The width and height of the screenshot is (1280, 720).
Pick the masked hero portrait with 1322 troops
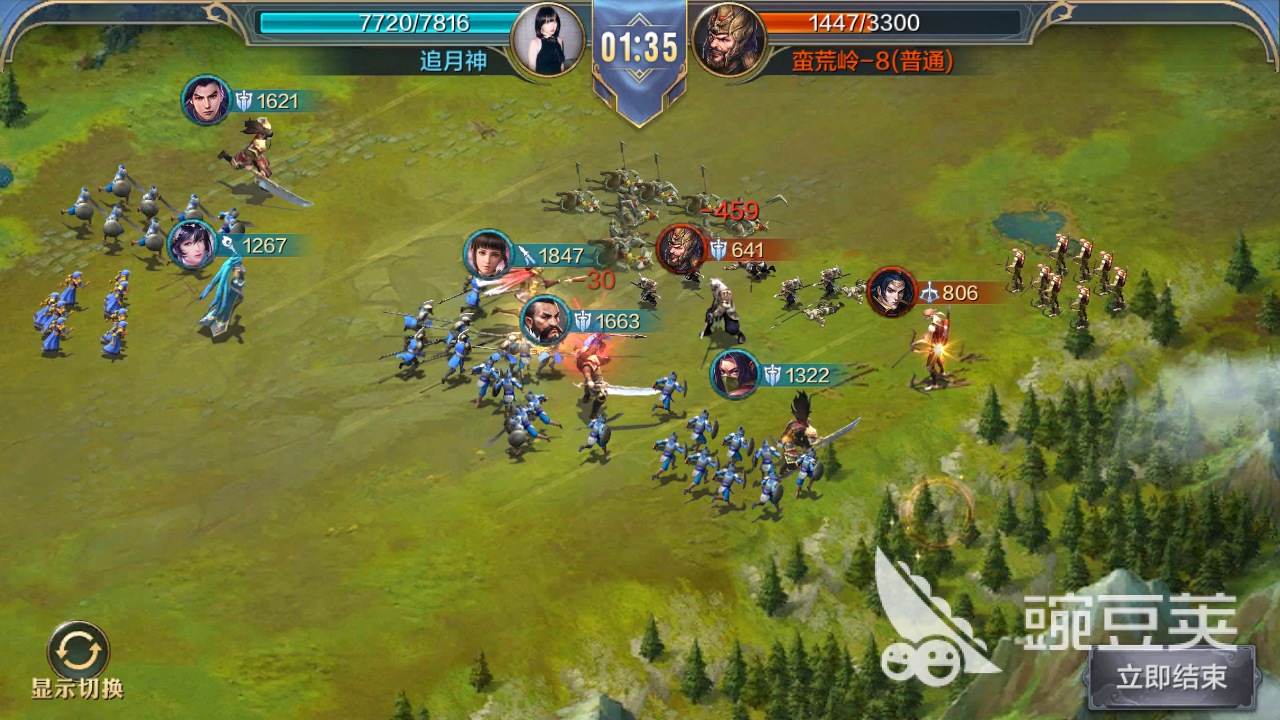coord(735,375)
